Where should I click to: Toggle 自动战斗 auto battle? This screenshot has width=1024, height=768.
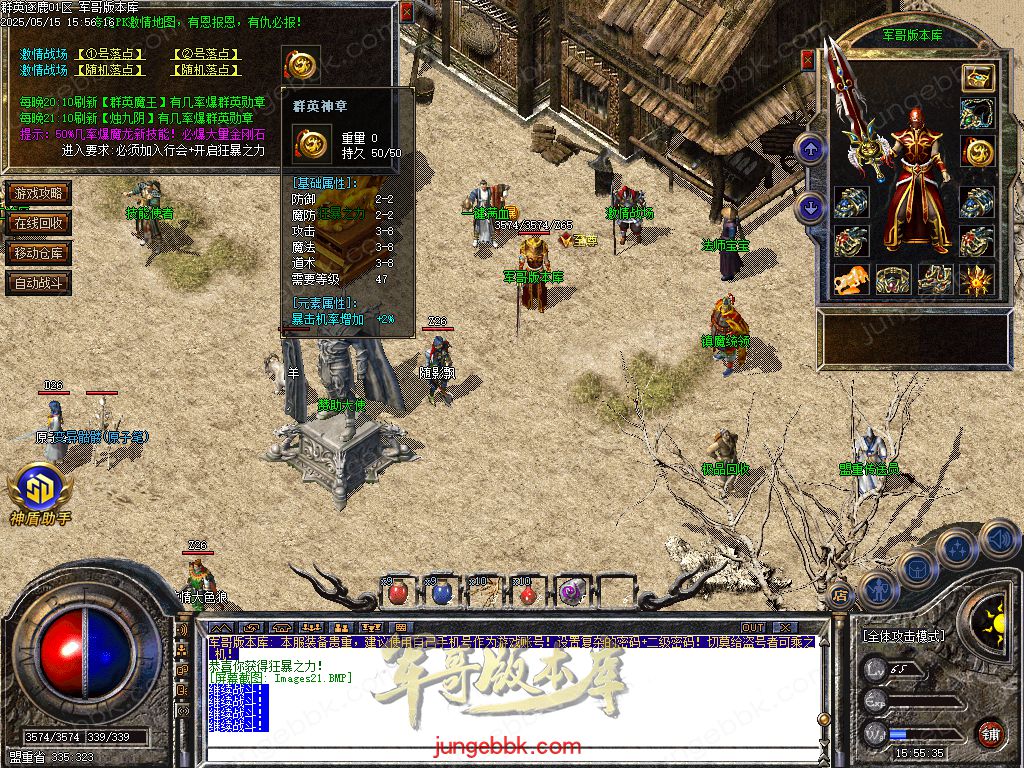click(x=39, y=283)
